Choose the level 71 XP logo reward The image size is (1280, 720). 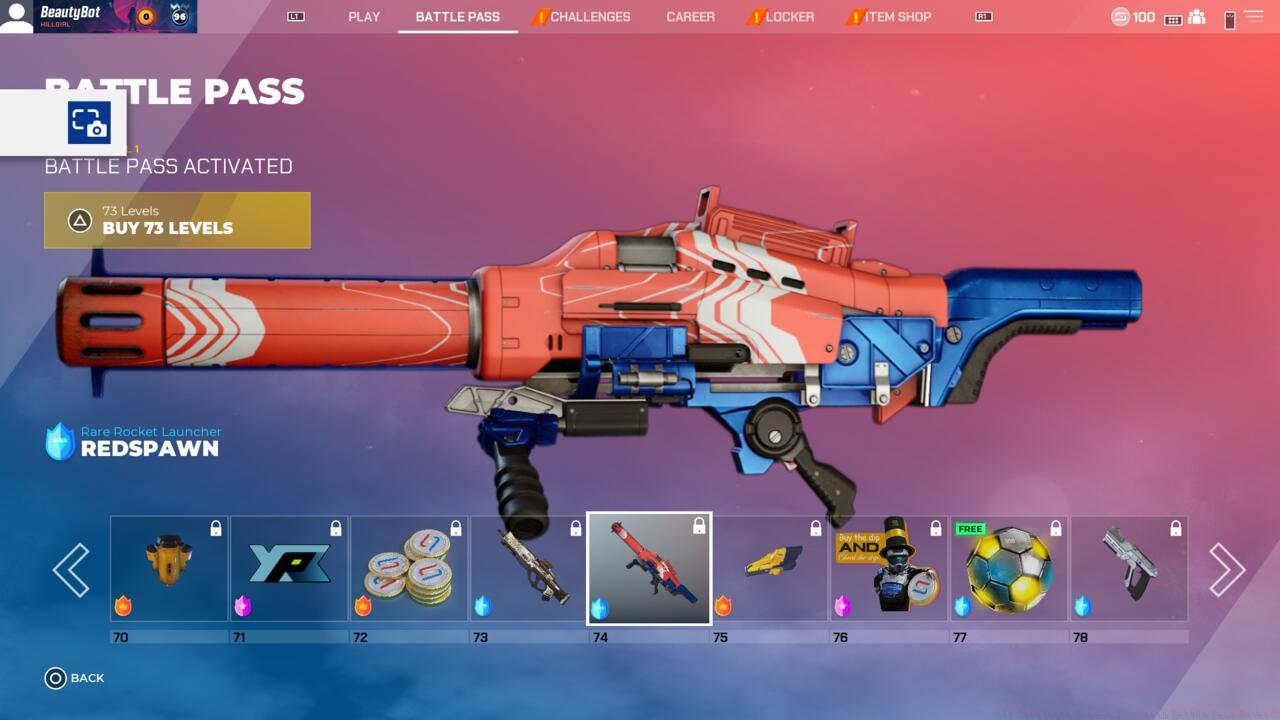tap(289, 569)
